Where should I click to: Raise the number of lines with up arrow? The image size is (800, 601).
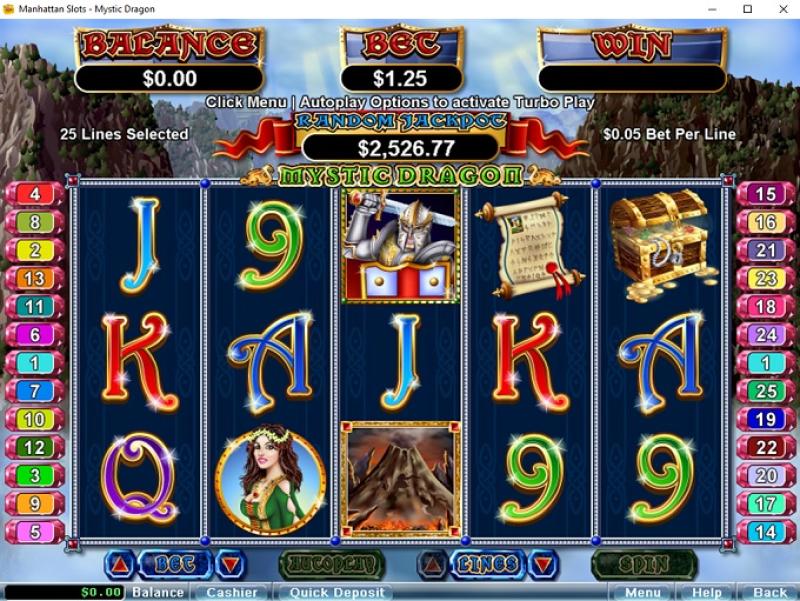pyautogui.click(x=433, y=565)
